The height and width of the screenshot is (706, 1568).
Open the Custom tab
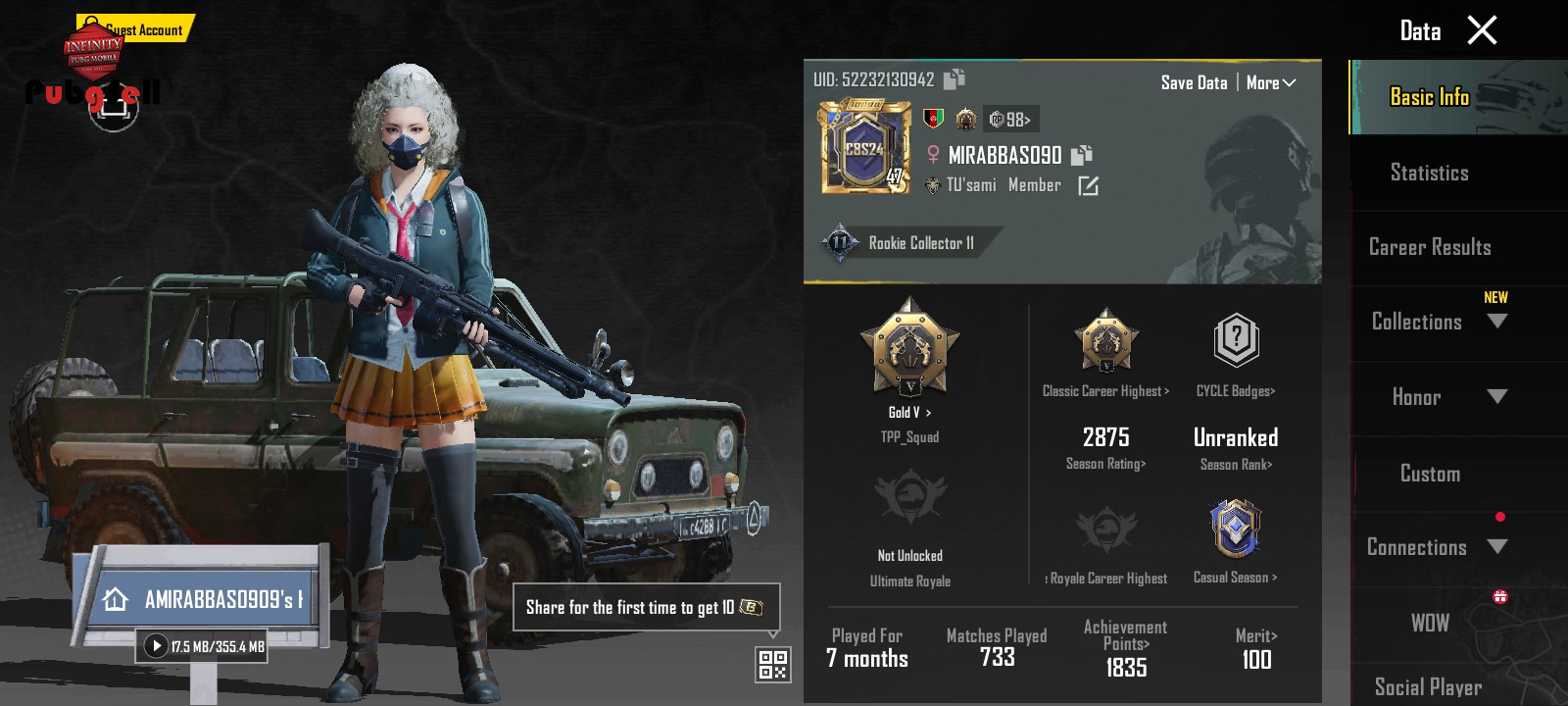pos(1430,474)
